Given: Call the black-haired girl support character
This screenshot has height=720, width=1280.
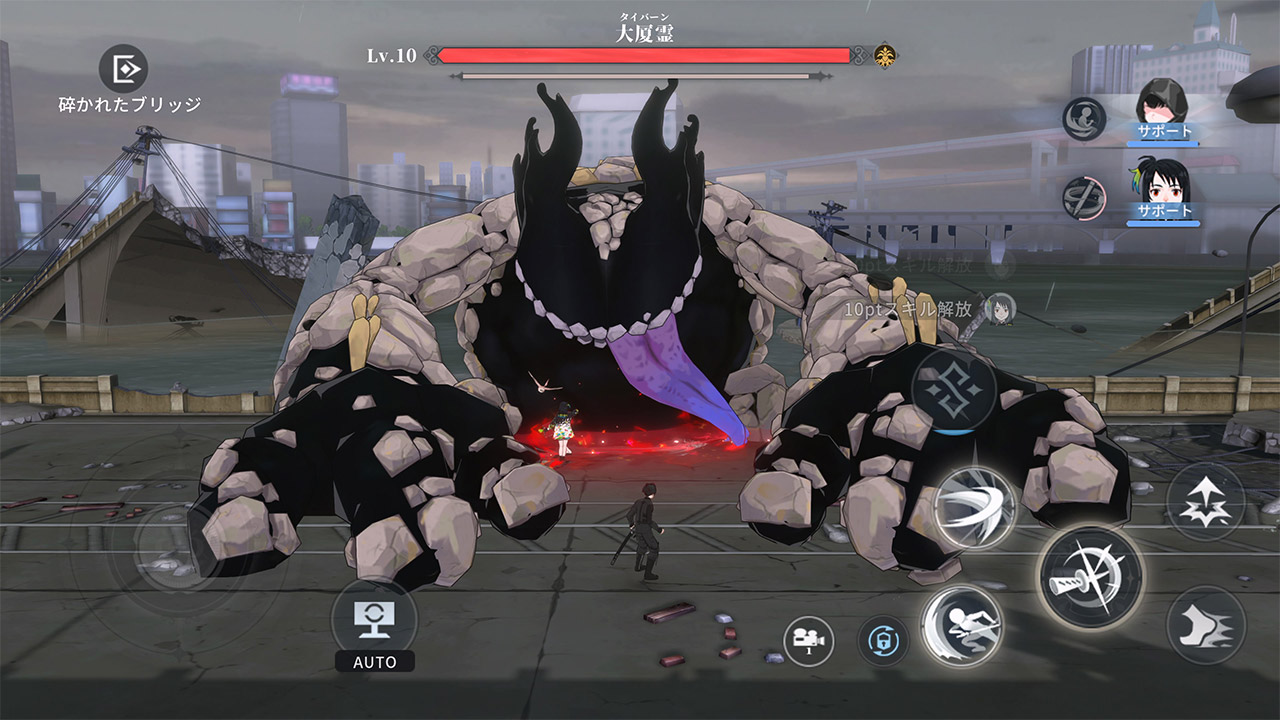Looking at the screenshot, I should click(1164, 190).
